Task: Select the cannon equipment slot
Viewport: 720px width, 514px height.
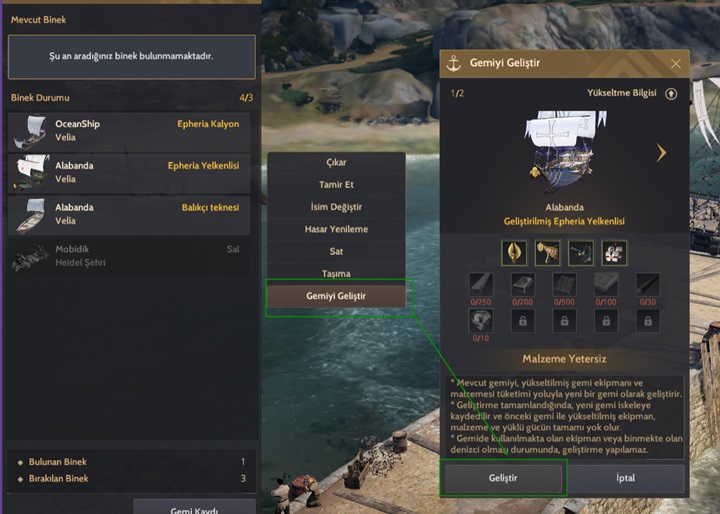Action: pyautogui.click(x=581, y=253)
